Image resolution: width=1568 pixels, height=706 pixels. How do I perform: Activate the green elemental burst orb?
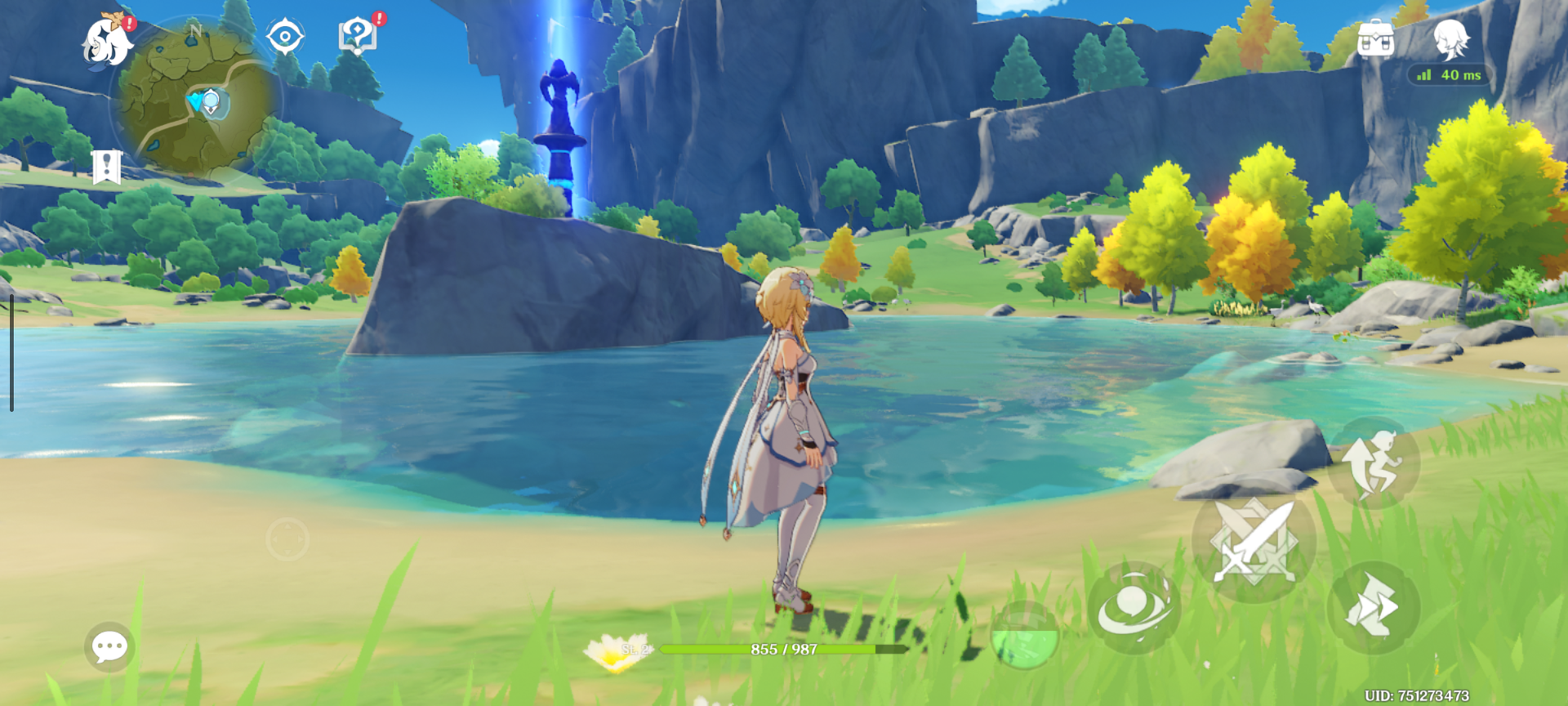(1024, 636)
